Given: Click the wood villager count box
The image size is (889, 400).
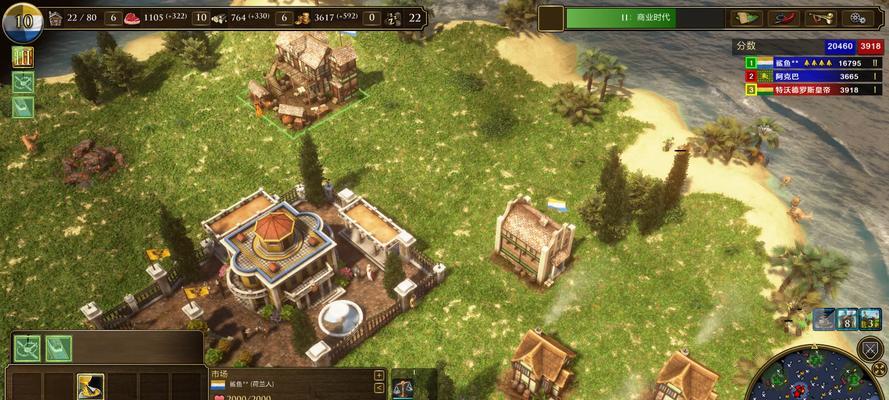Looking at the screenshot, I should tap(201, 17).
